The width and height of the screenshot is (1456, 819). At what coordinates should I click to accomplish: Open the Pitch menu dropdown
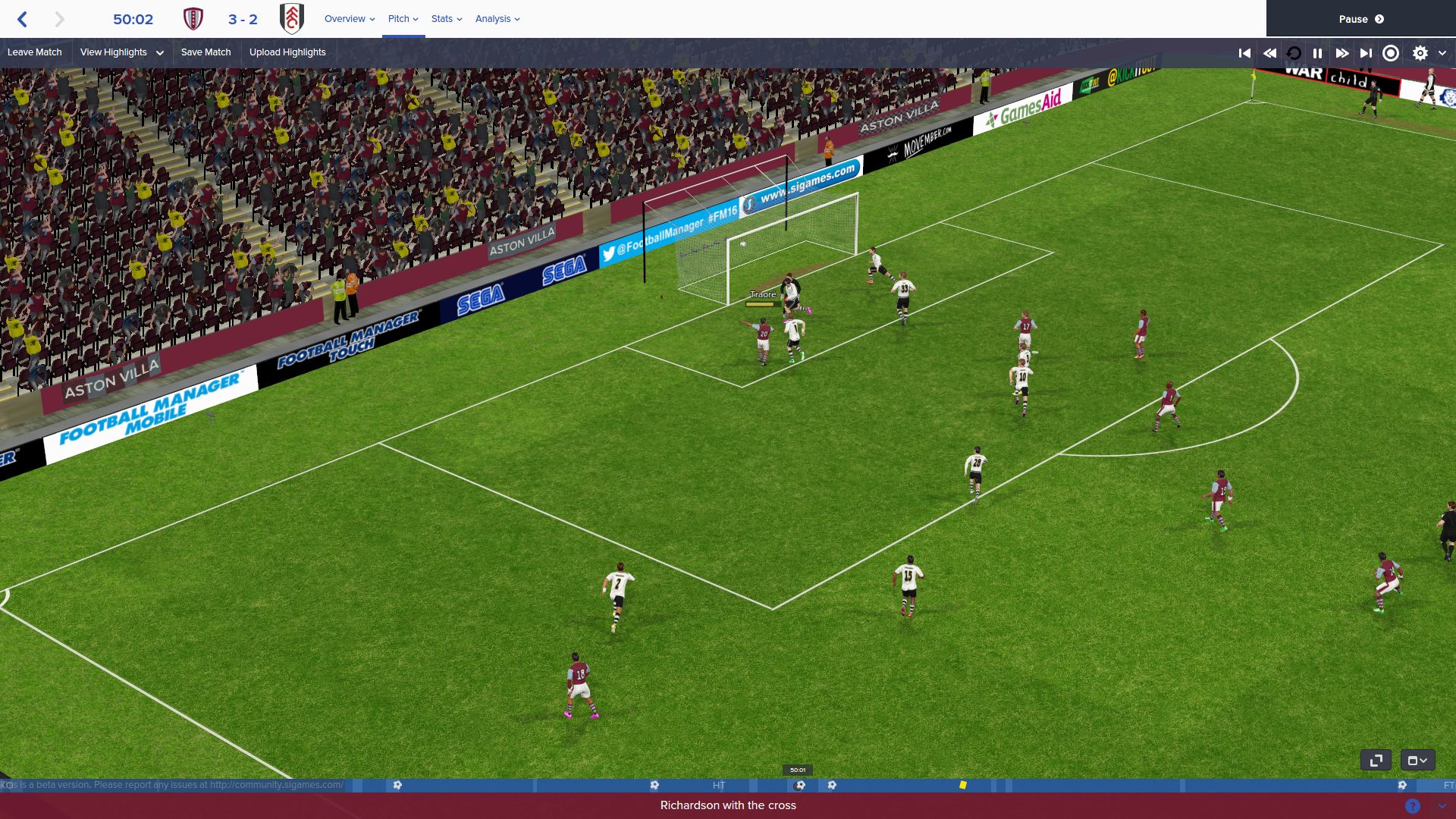401,19
